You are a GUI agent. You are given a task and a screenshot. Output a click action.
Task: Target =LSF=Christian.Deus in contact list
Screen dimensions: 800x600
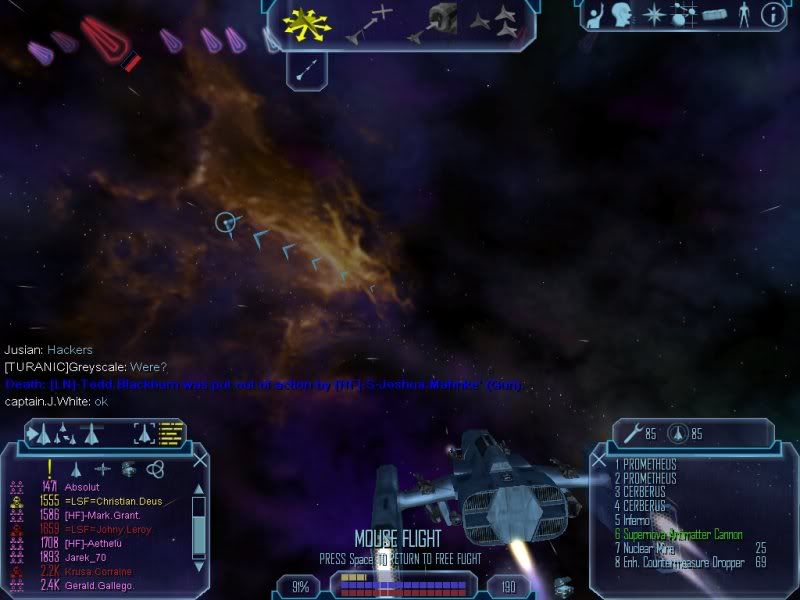click(112, 500)
